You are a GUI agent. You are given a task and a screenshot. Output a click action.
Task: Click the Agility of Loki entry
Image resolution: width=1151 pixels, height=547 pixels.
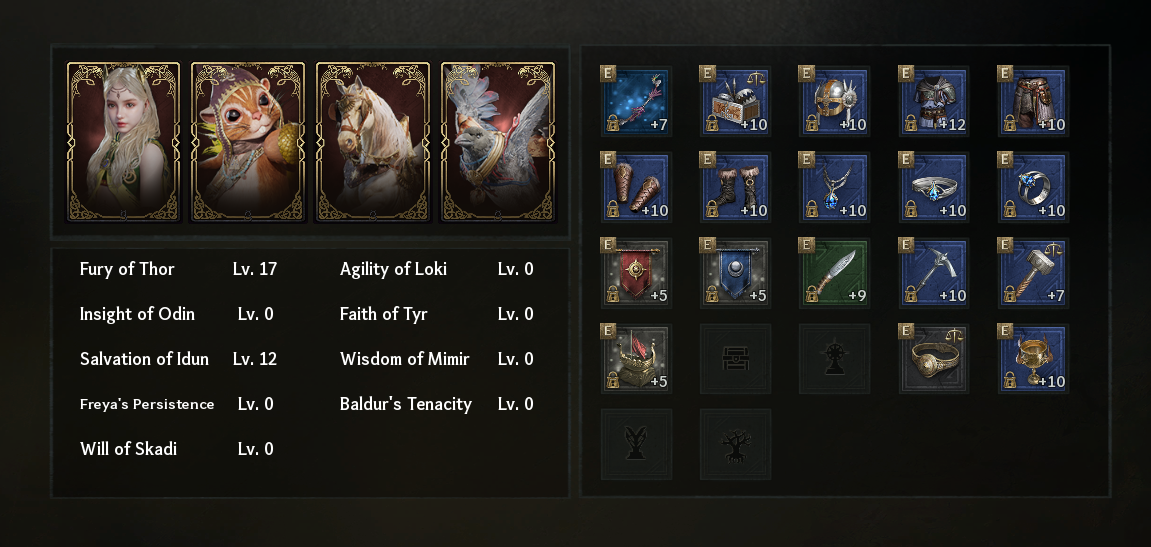(x=393, y=269)
